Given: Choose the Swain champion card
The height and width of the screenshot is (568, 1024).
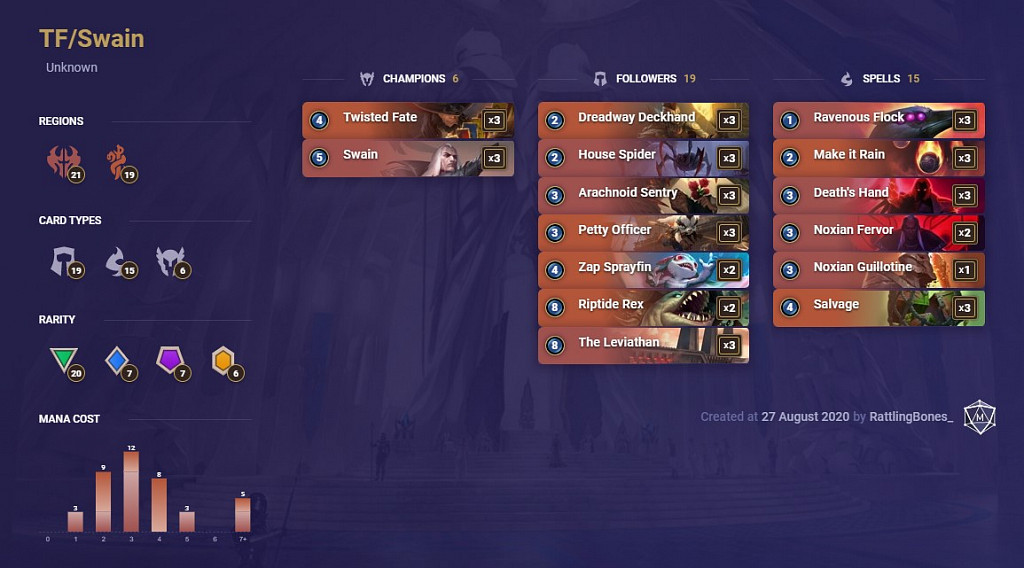Looking at the screenshot, I should click(408, 157).
